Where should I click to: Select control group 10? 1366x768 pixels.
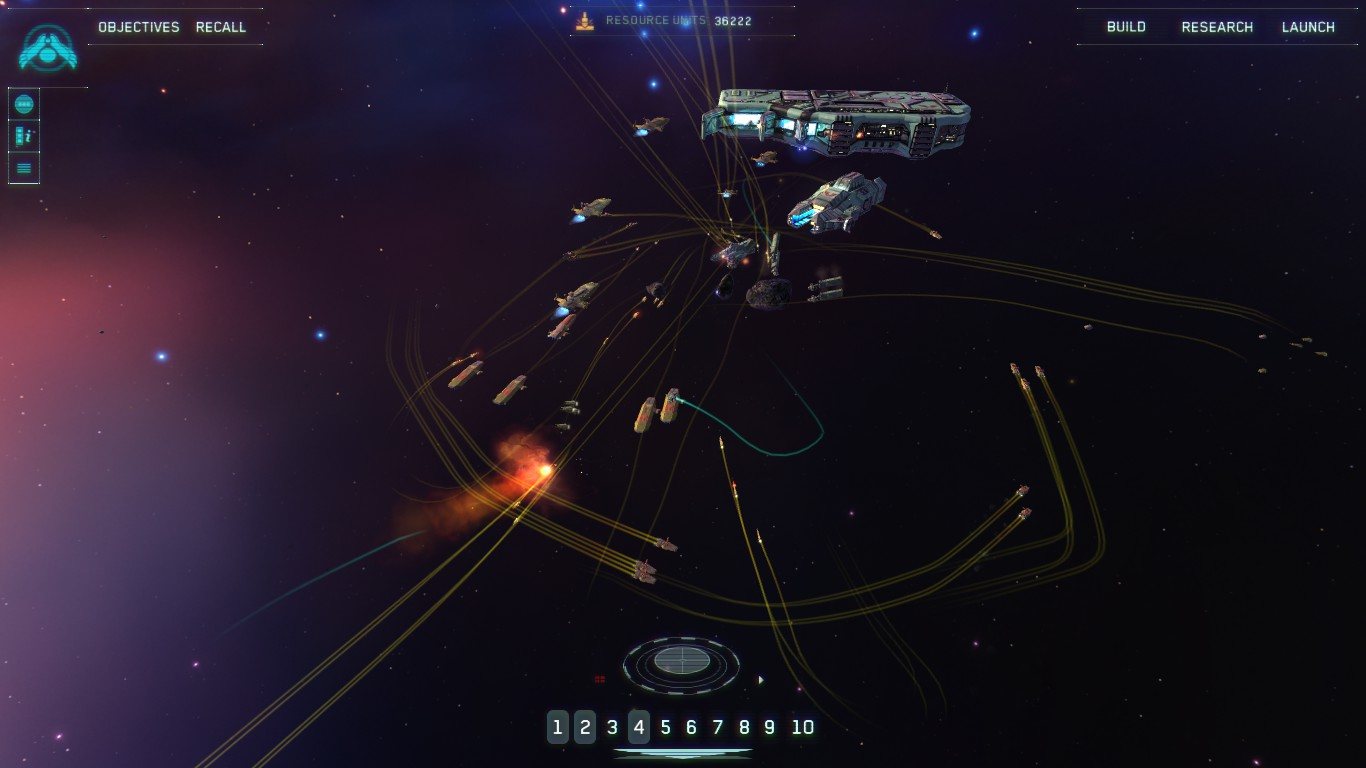point(803,727)
